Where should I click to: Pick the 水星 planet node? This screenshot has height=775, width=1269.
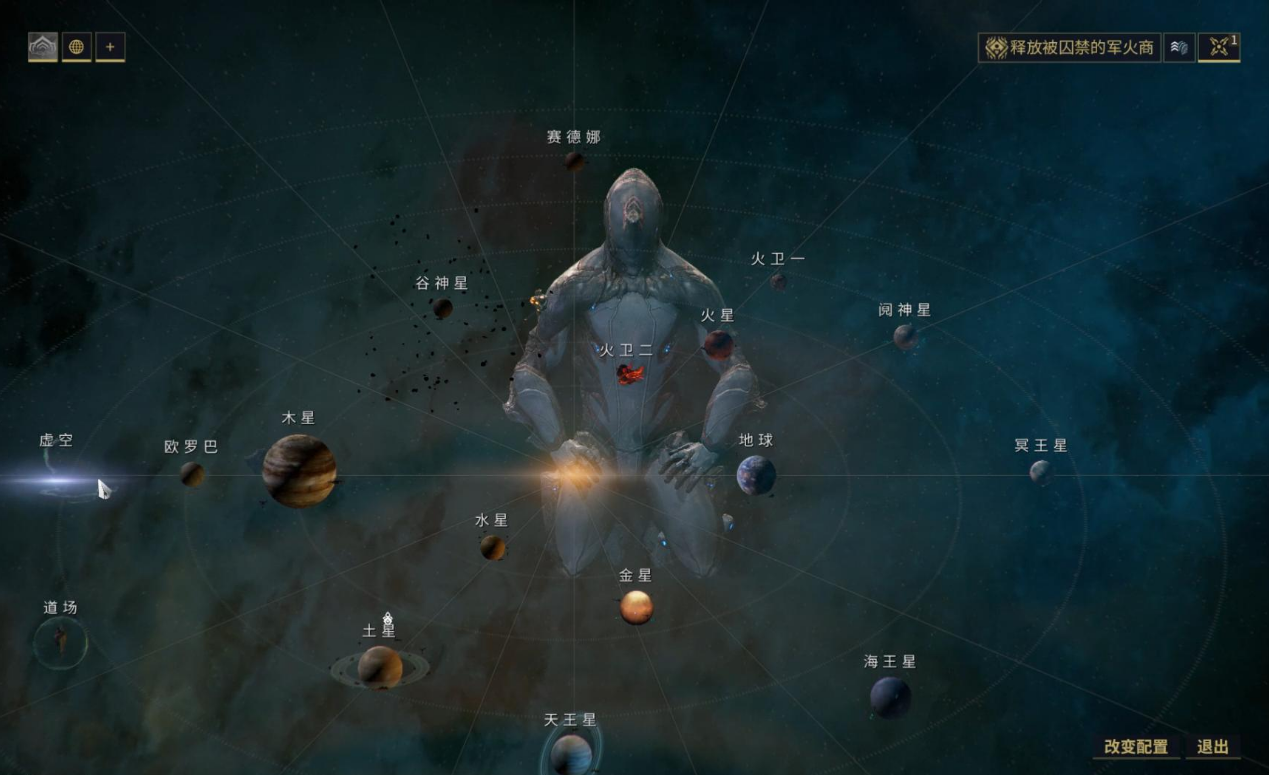coord(492,547)
